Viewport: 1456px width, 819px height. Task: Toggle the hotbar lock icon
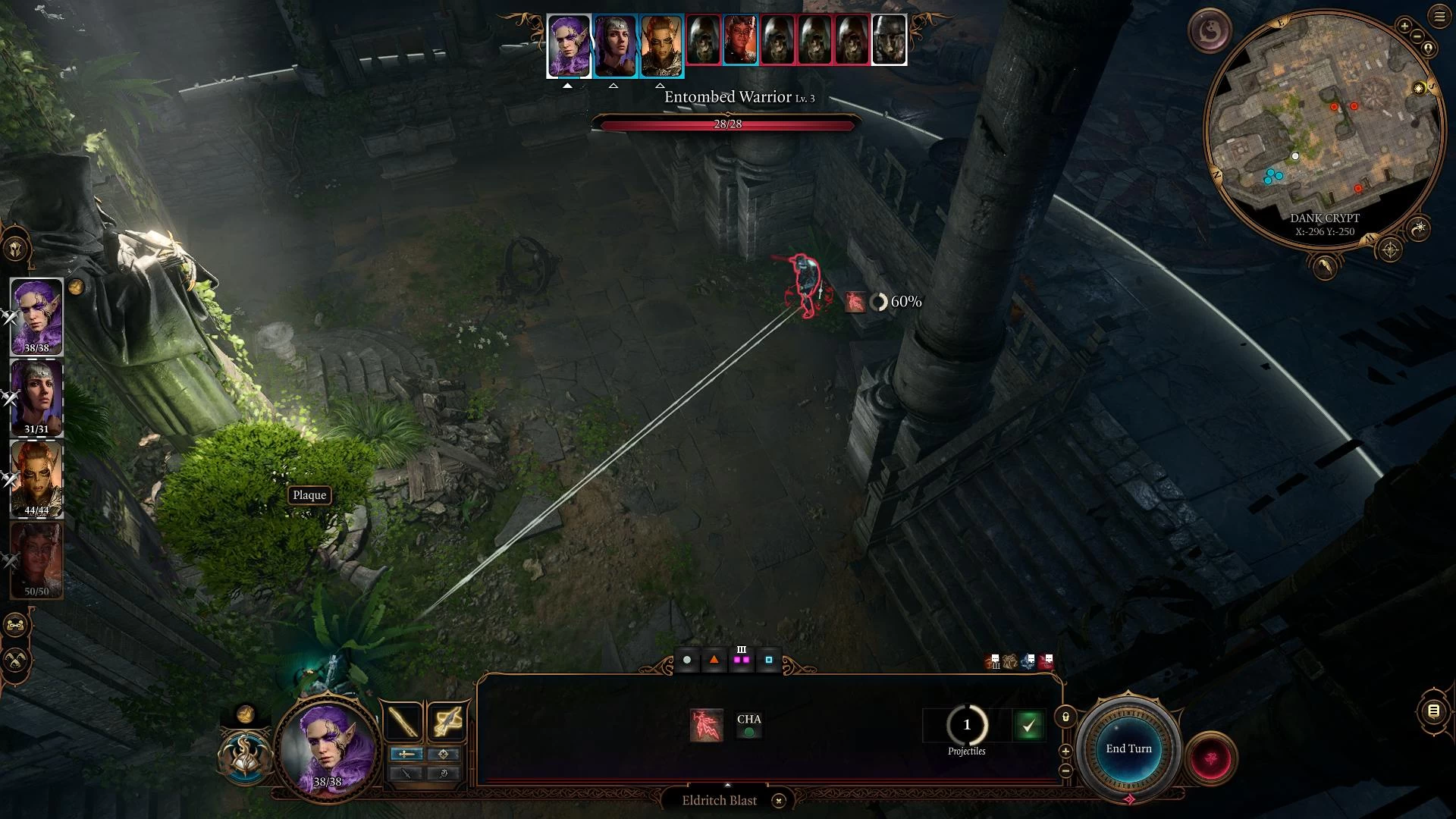point(1065,717)
